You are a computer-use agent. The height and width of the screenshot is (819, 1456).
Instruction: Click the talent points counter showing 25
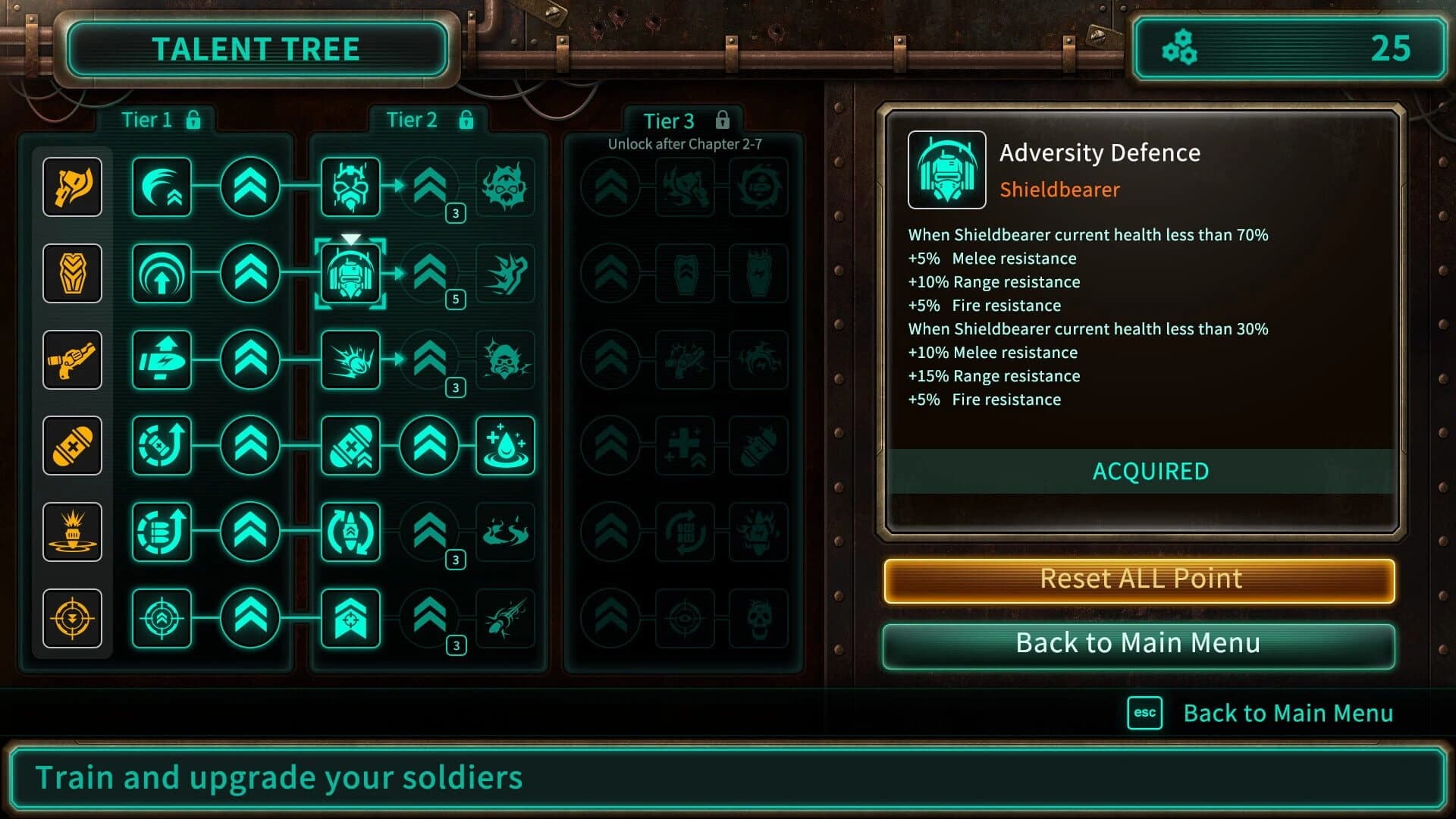[1289, 49]
